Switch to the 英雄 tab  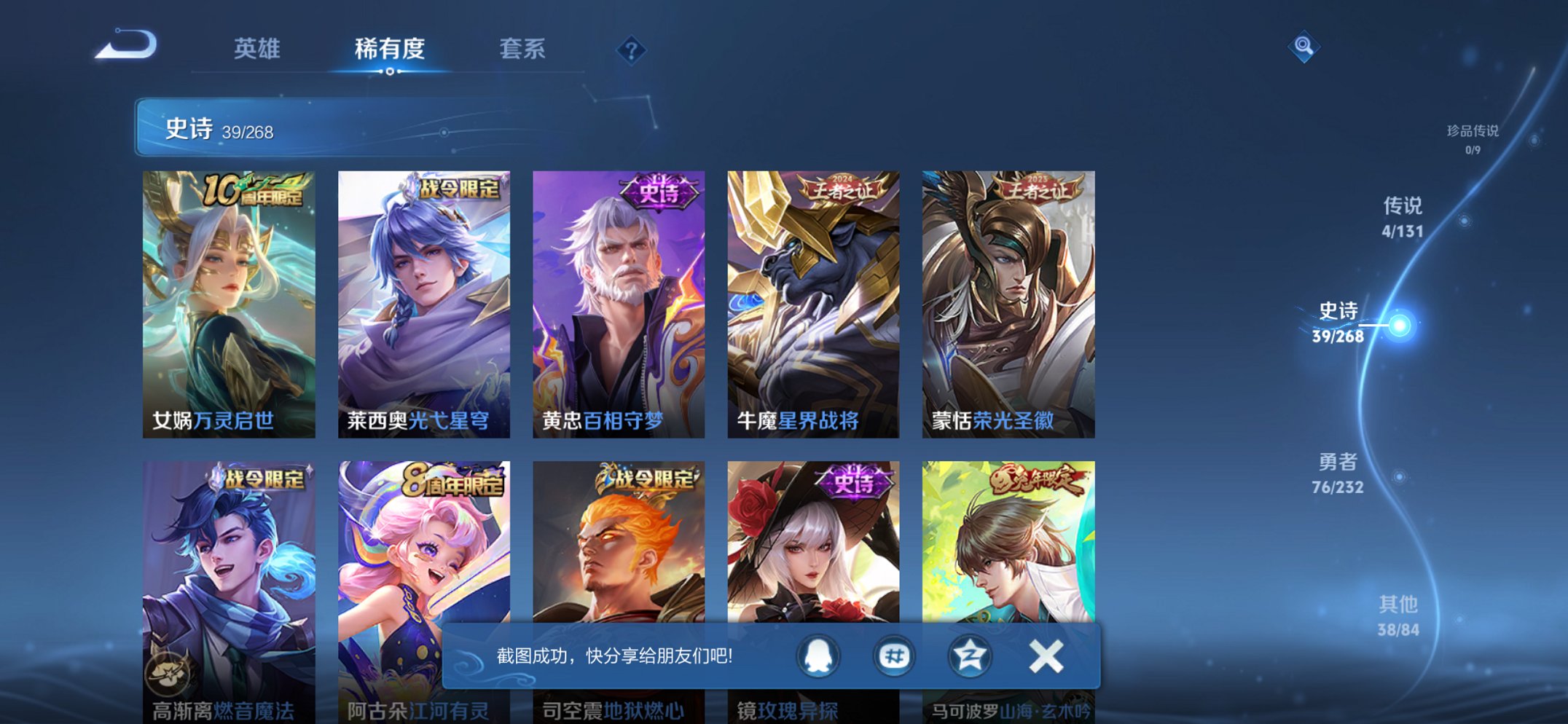click(x=256, y=50)
